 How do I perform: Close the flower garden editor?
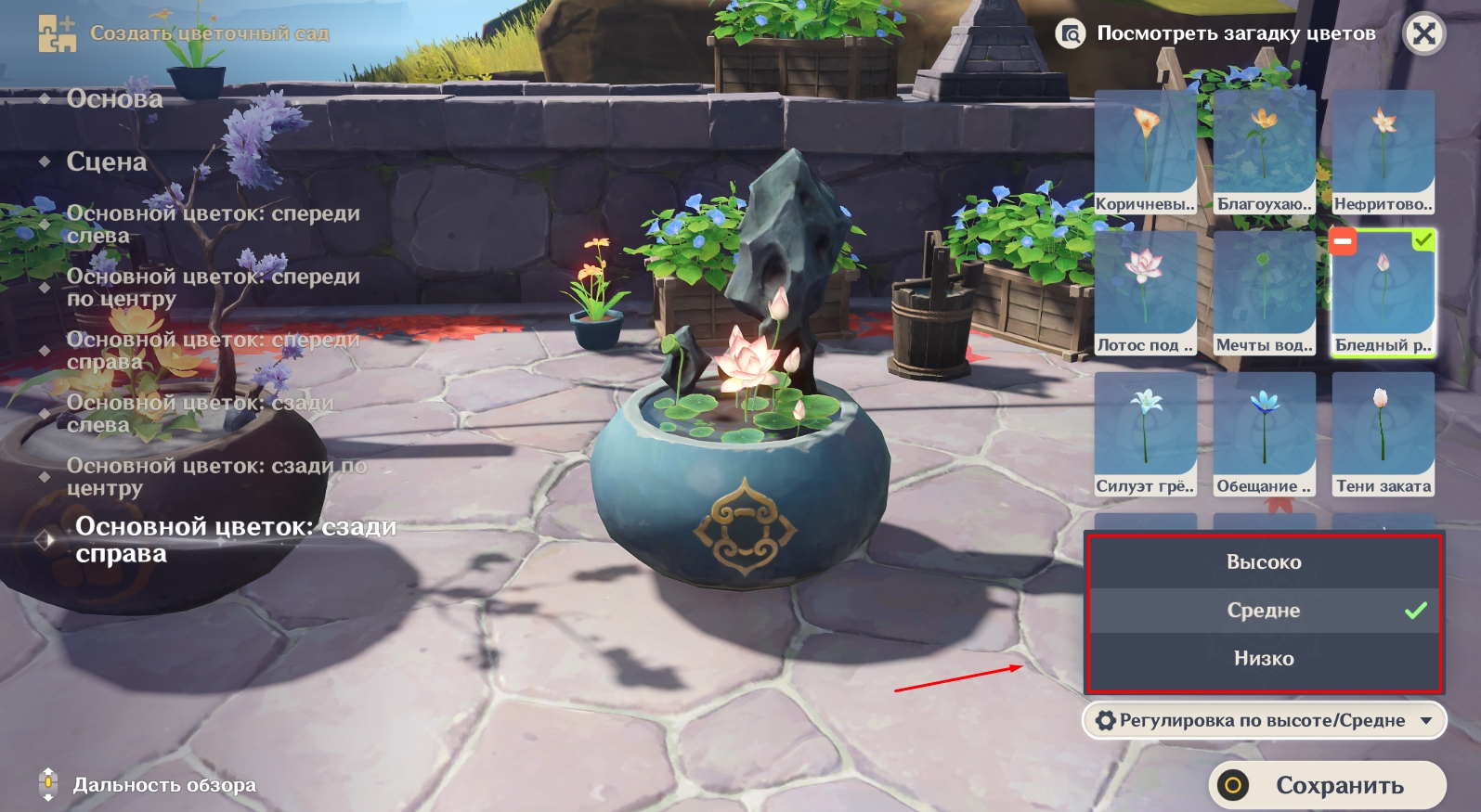click(1423, 34)
